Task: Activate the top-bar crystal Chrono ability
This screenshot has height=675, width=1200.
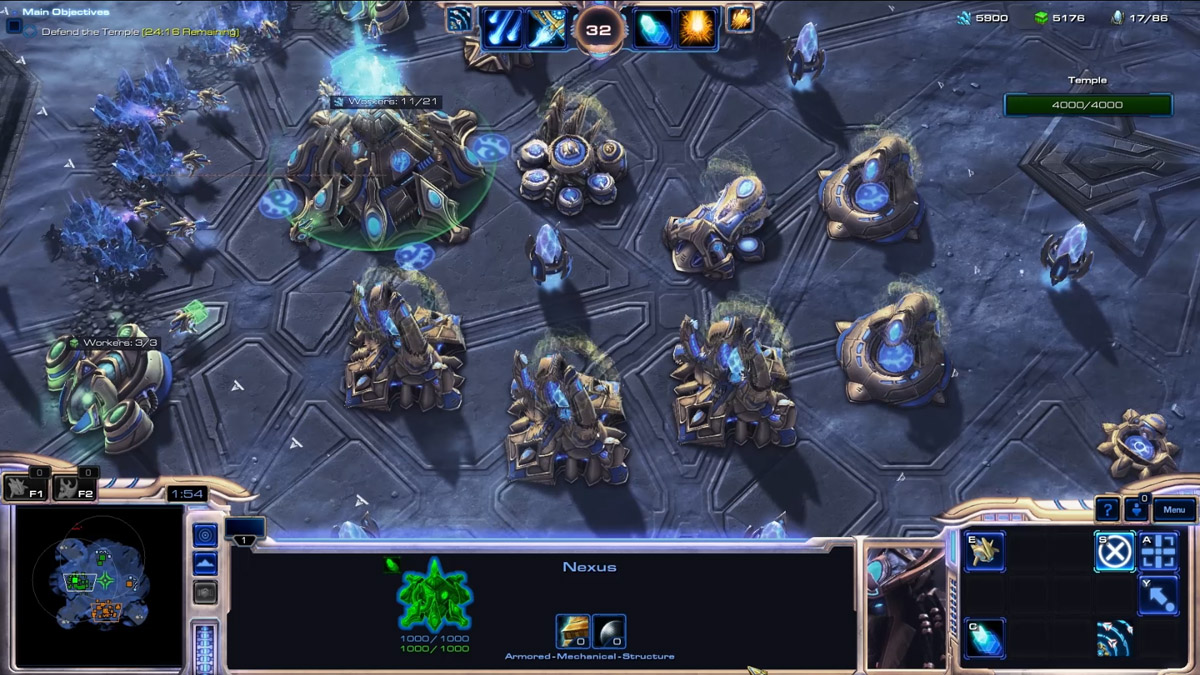Action: (653, 28)
